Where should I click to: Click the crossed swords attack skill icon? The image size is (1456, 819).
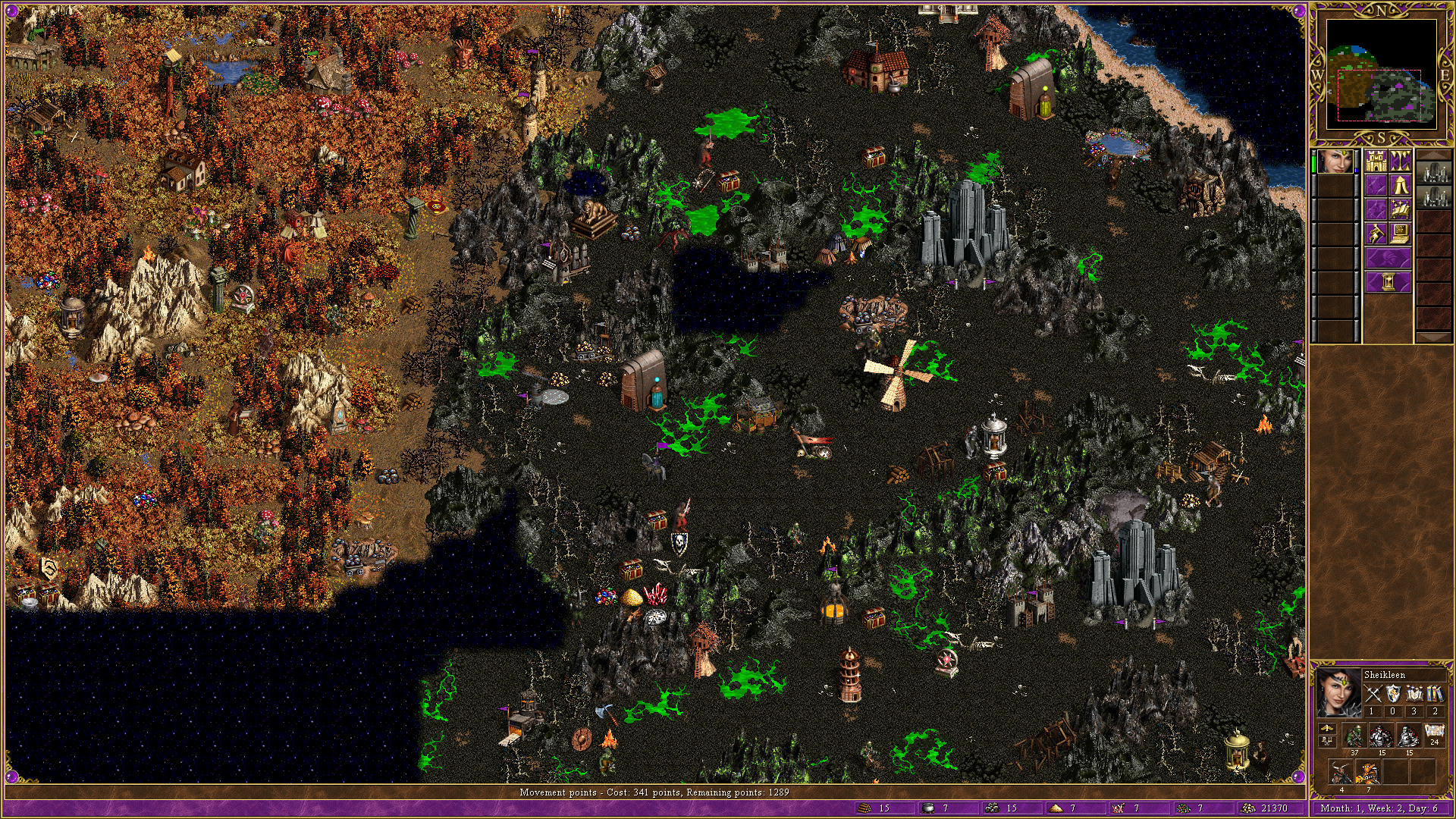click(1373, 693)
